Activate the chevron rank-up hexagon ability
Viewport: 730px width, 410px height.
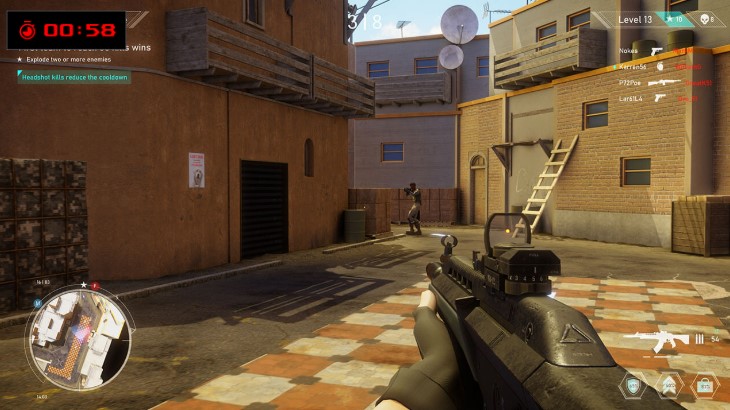(x=668, y=385)
